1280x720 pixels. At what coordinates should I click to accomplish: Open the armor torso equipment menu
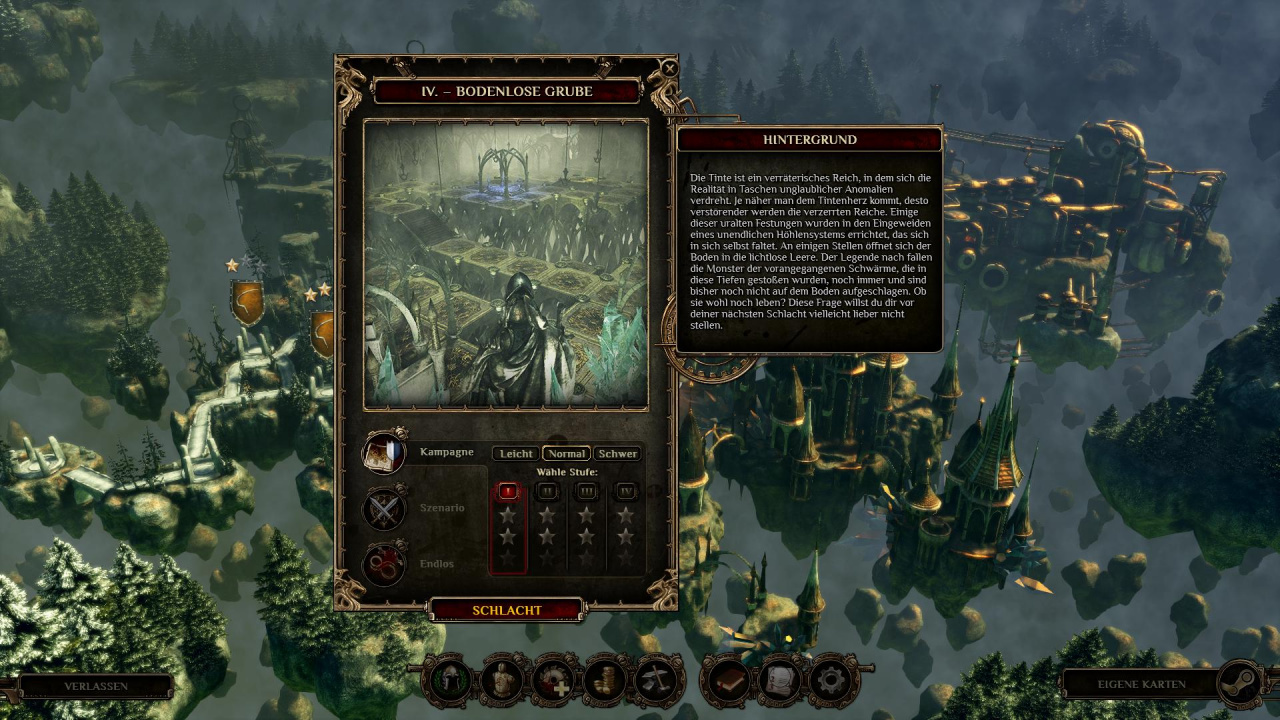tap(502, 680)
